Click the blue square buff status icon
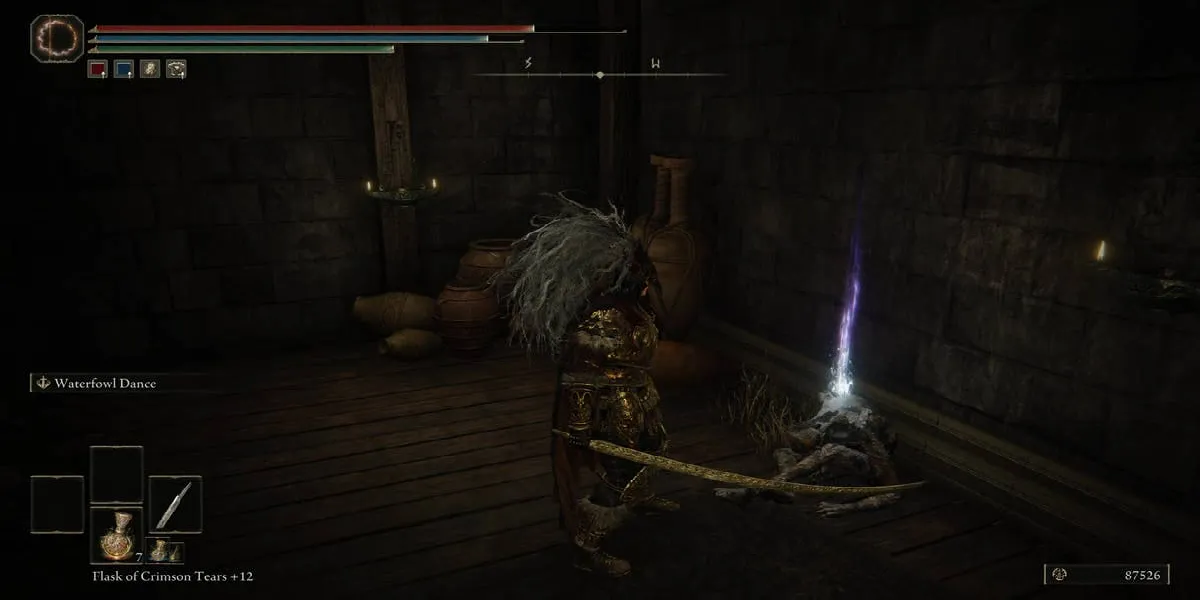 (124, 69)
